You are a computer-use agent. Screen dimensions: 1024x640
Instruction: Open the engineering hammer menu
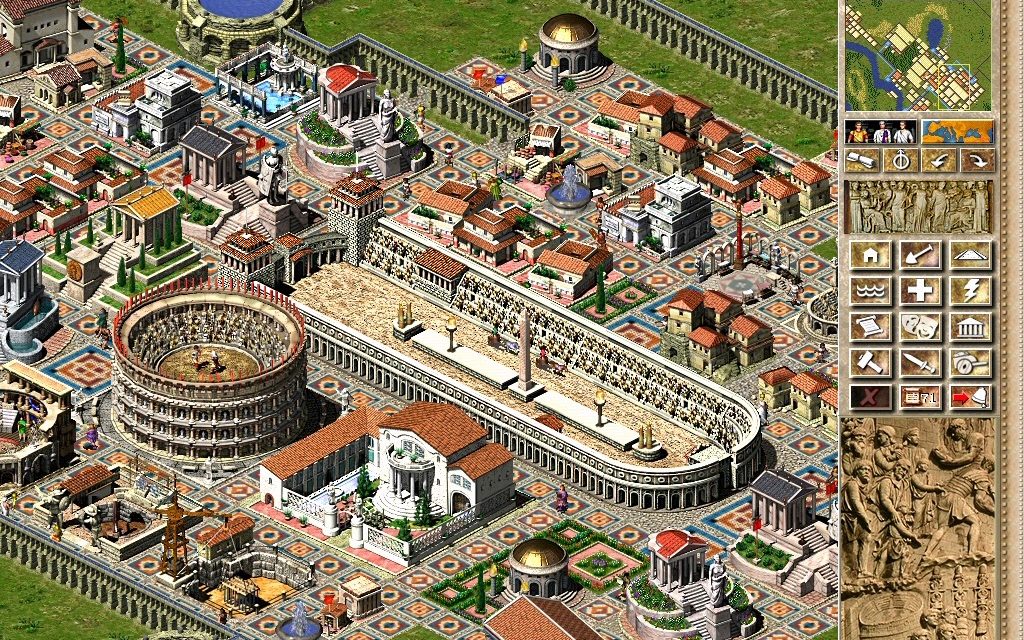870,362
